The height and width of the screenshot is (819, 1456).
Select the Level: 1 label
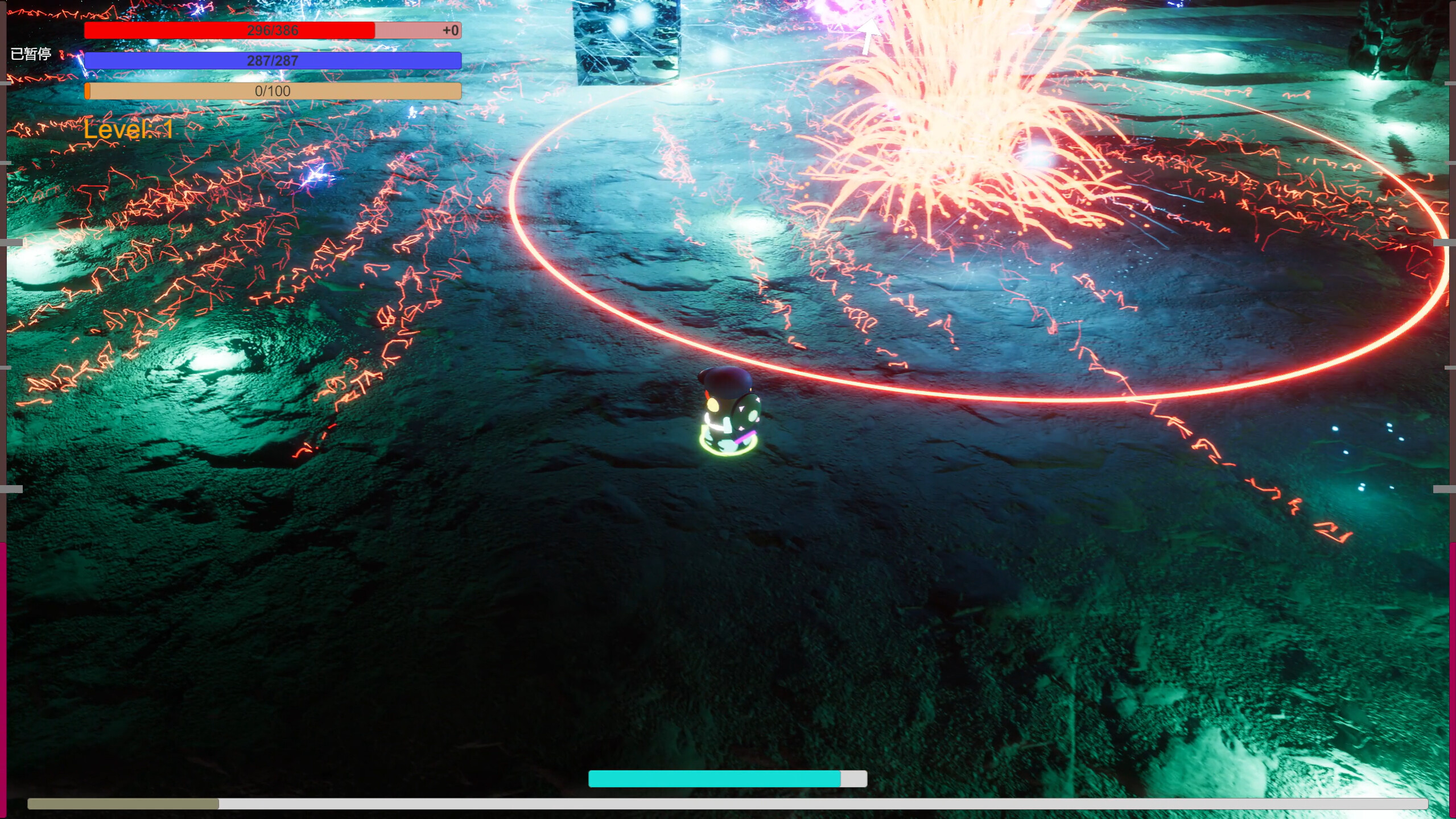coord(128,130)
